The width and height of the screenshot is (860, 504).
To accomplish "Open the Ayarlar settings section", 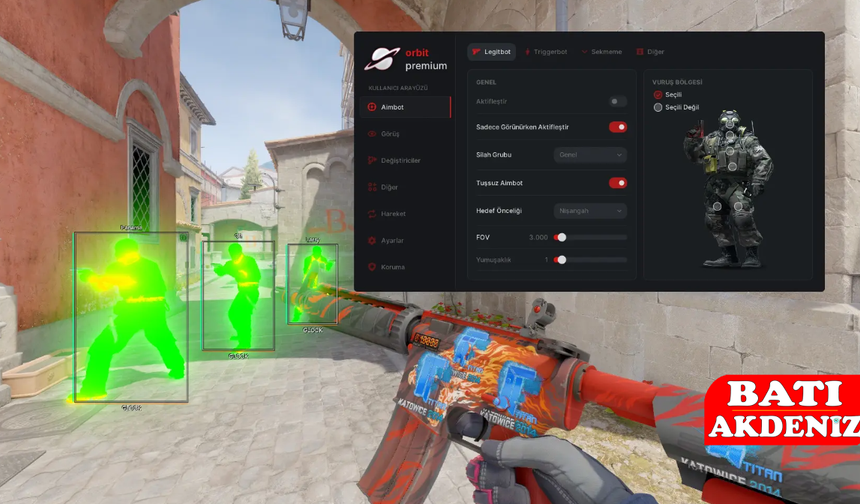I will (391, 241).
